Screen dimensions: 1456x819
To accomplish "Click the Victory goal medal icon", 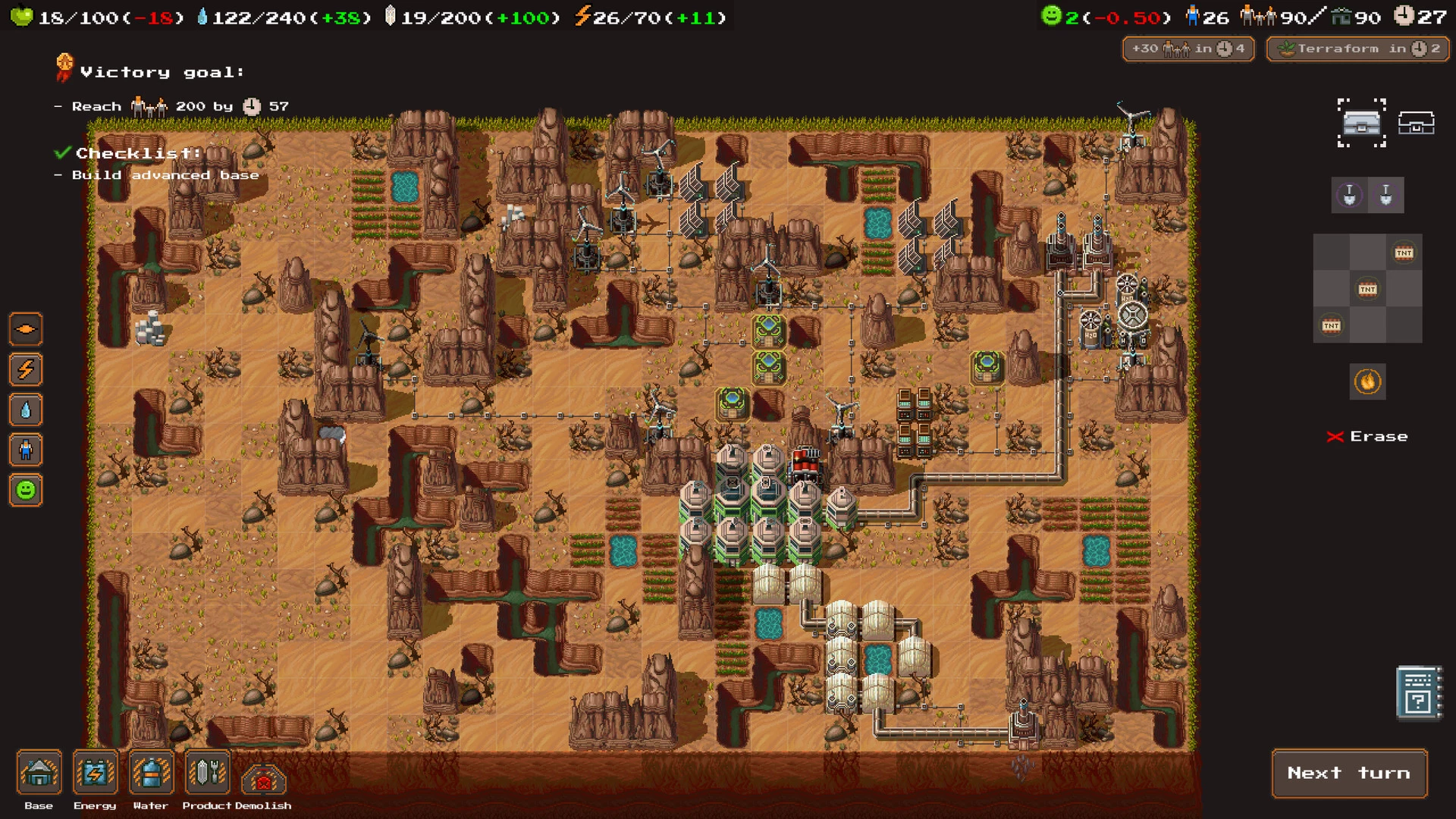I will coord(64,68).
